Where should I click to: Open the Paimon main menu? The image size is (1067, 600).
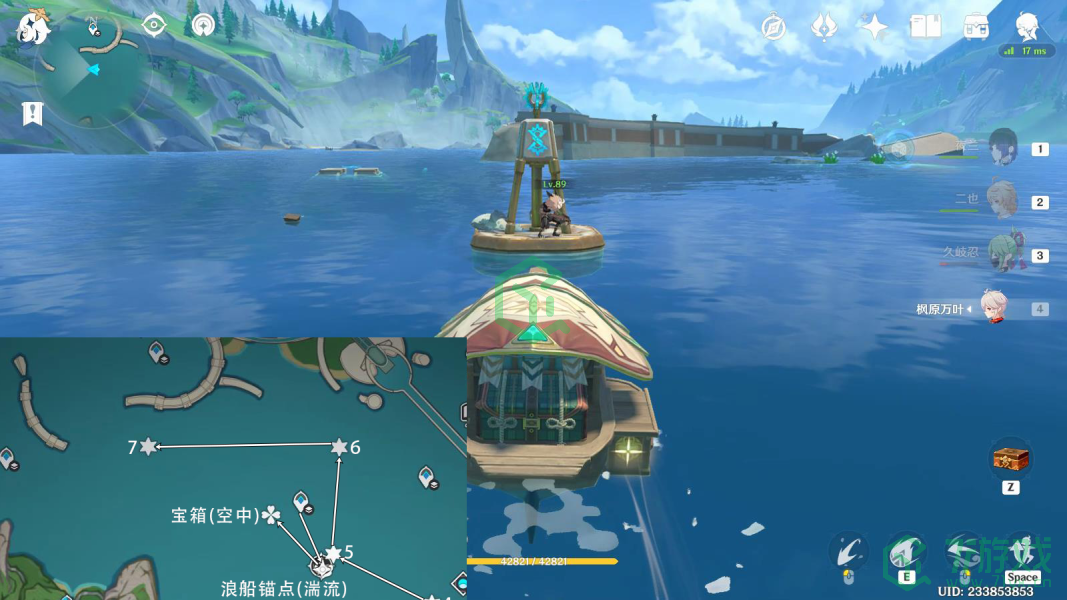[33, 28]
